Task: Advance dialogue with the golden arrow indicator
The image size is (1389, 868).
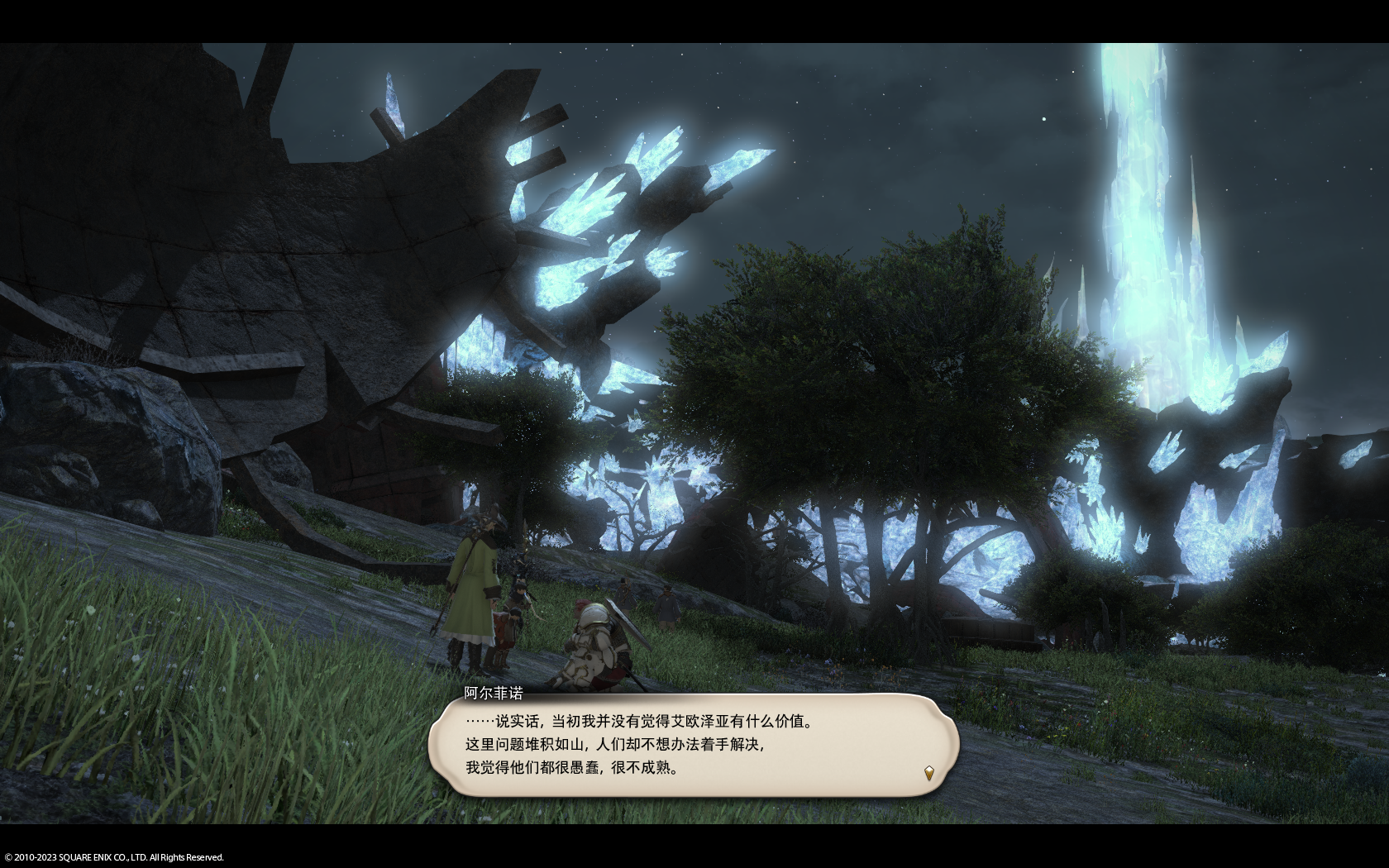Action: [x=928, y=774]
